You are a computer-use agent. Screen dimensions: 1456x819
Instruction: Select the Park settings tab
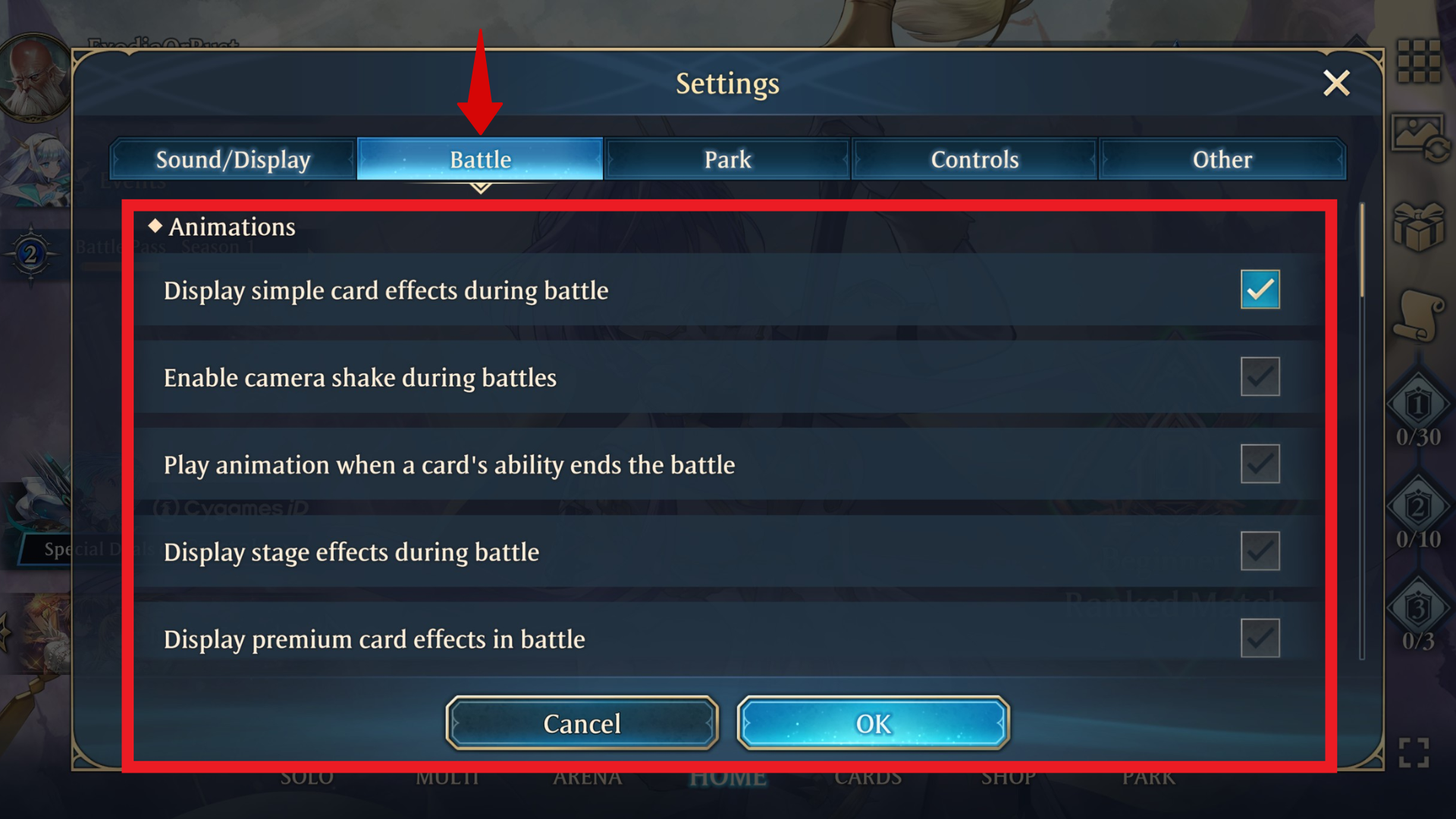pyautogui.click(x=726, y=159)
